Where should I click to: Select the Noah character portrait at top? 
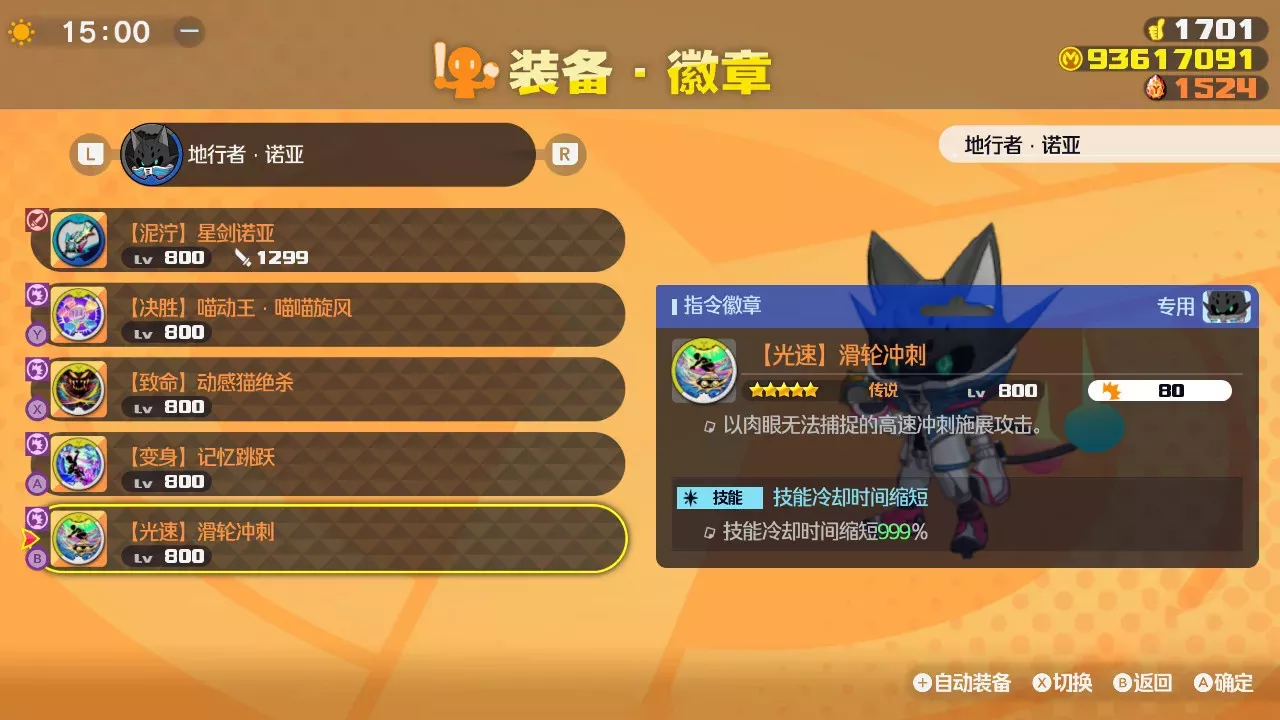click(x=150, y=152)
